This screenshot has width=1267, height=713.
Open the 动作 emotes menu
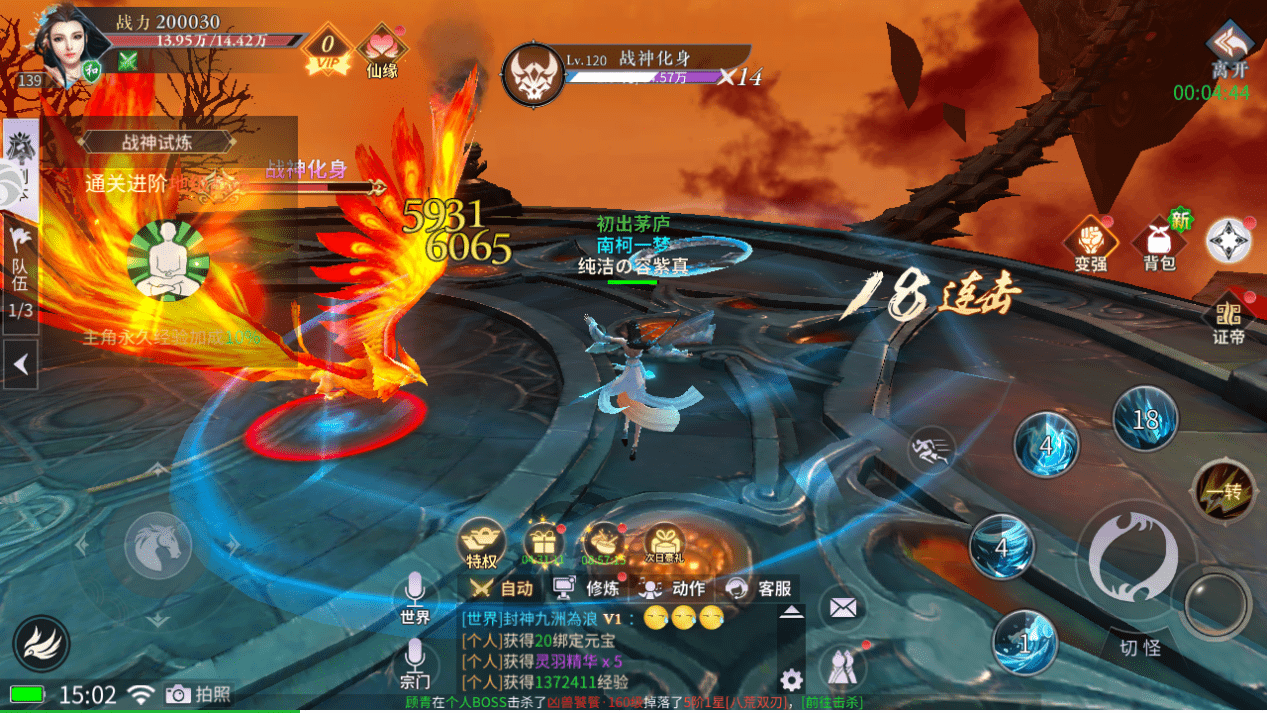coord(674,588)
